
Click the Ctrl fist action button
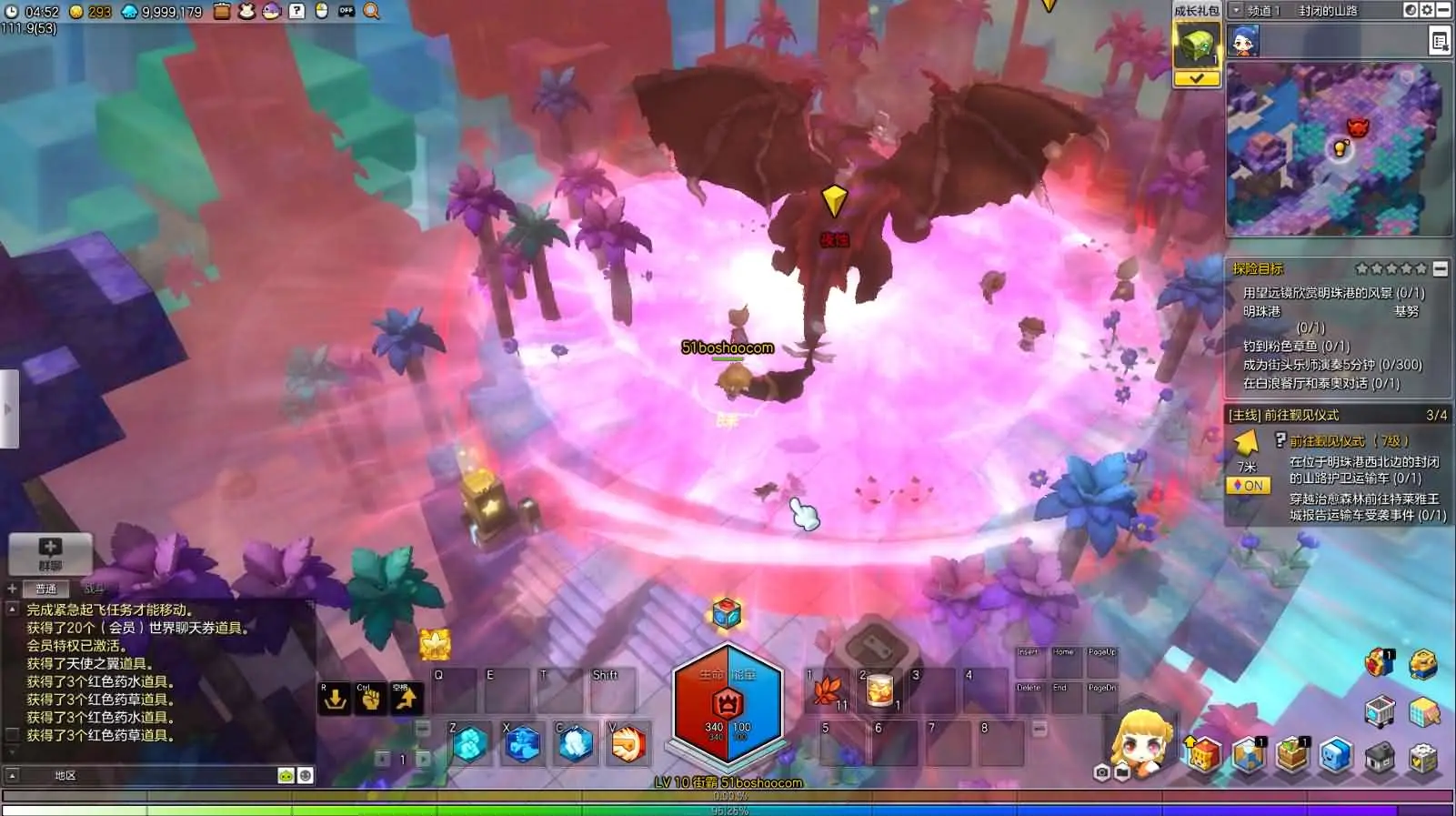(x=370, y=699)
